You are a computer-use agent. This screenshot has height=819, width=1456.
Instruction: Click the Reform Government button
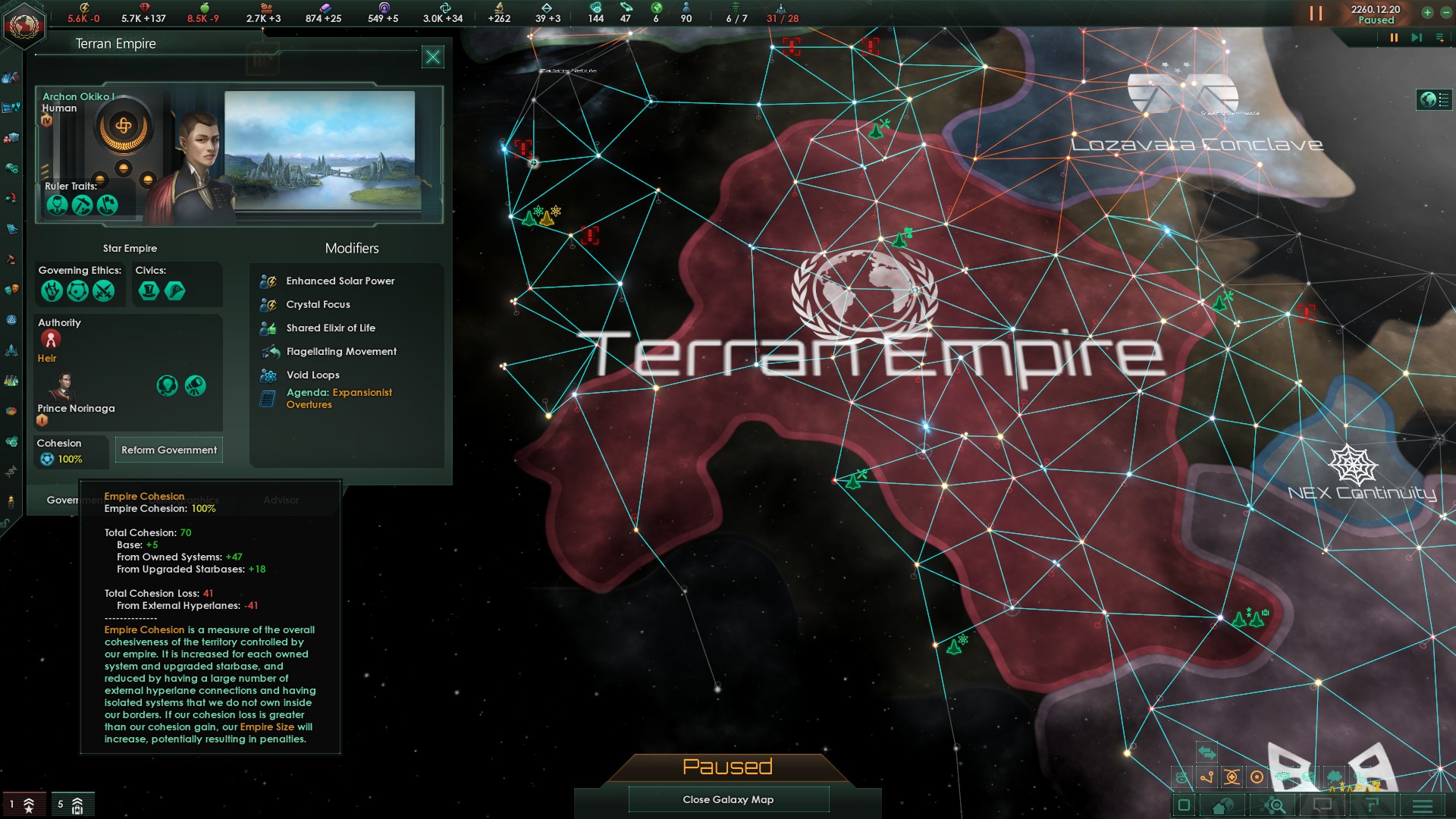168,450
